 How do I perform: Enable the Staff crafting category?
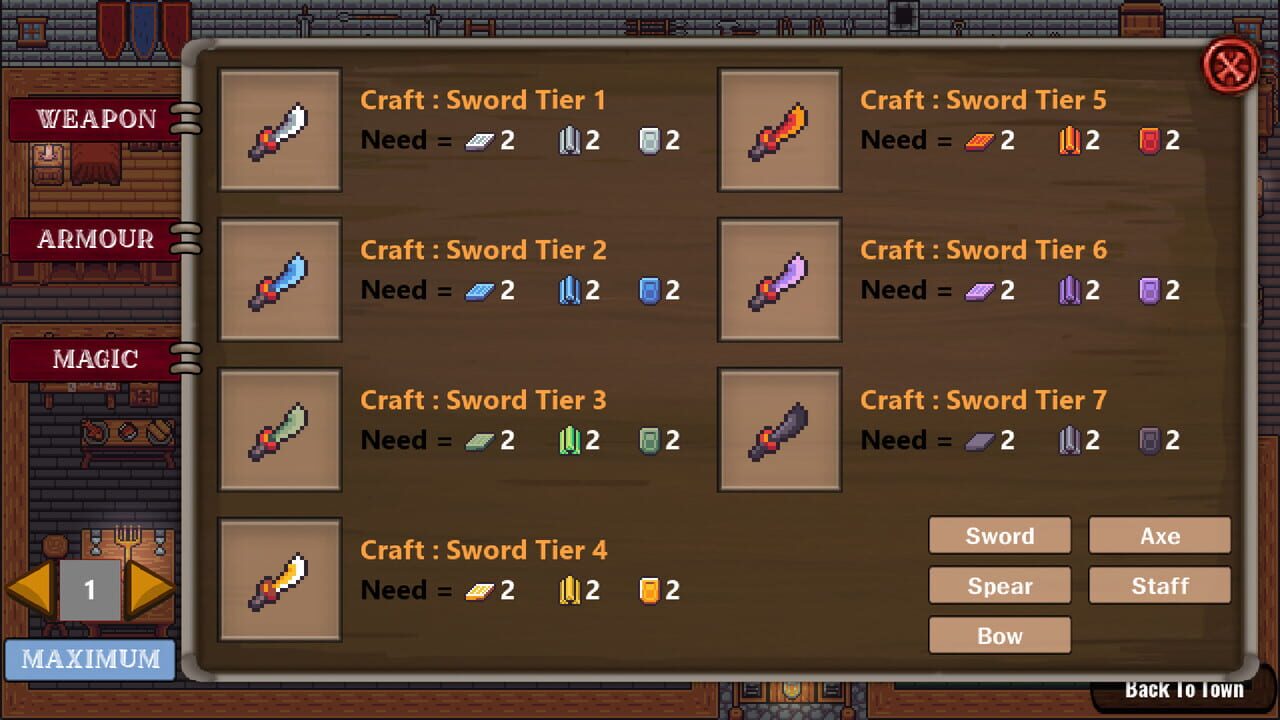click(1160, 585)
